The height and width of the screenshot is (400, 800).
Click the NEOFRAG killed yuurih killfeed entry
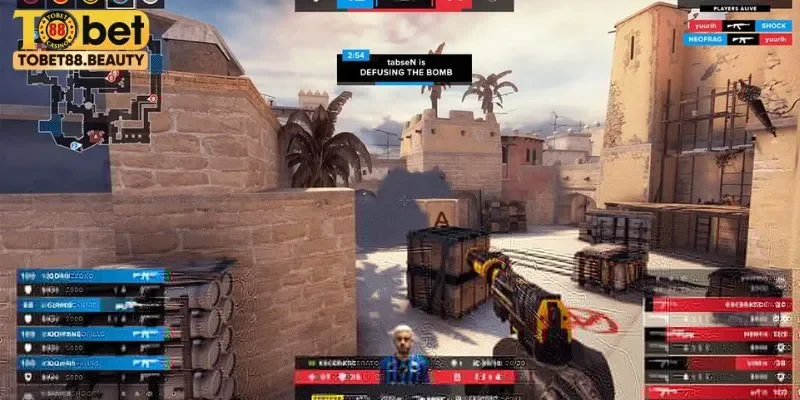tap(738, 38)
